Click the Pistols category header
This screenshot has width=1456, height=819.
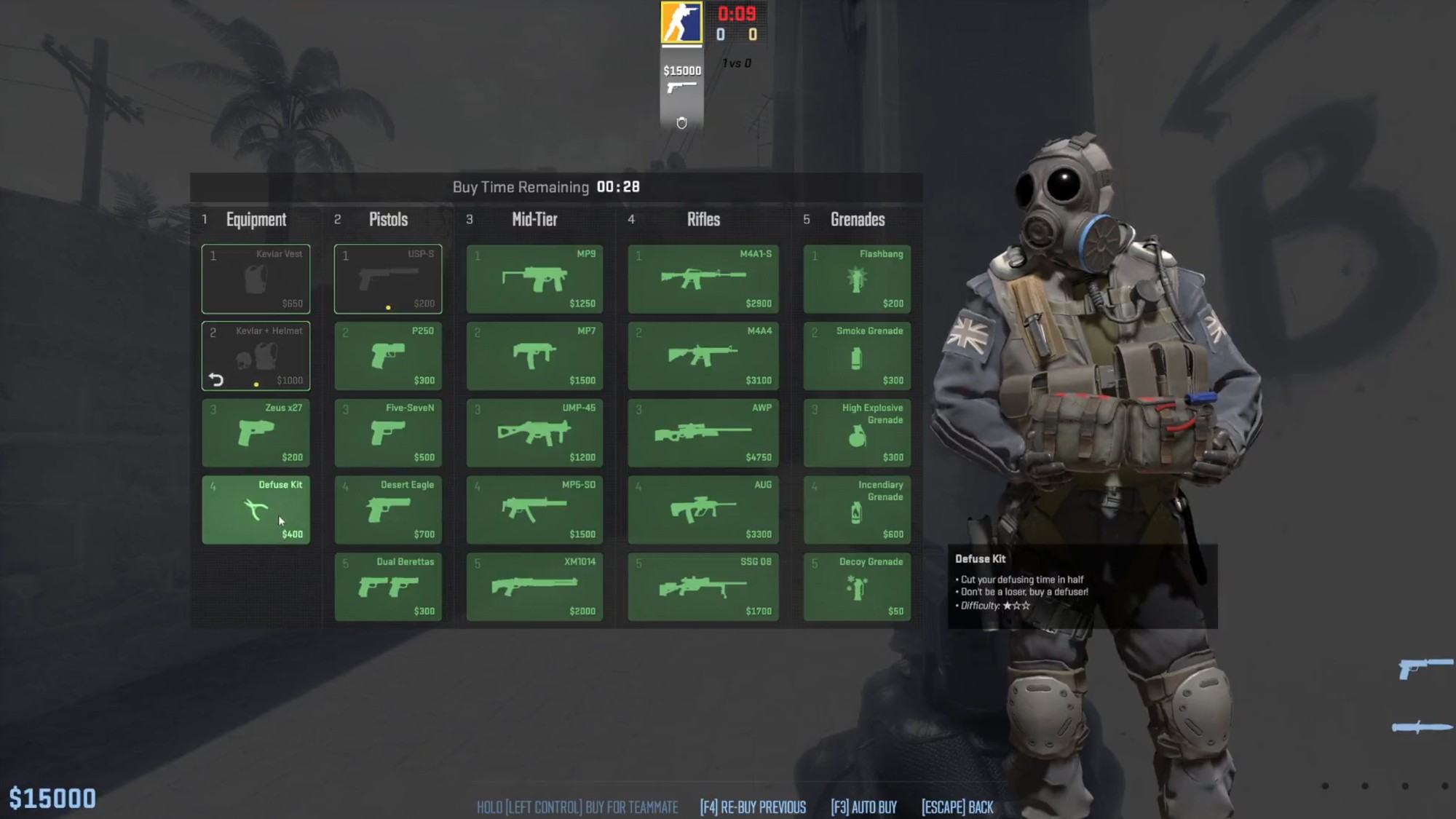388,219
